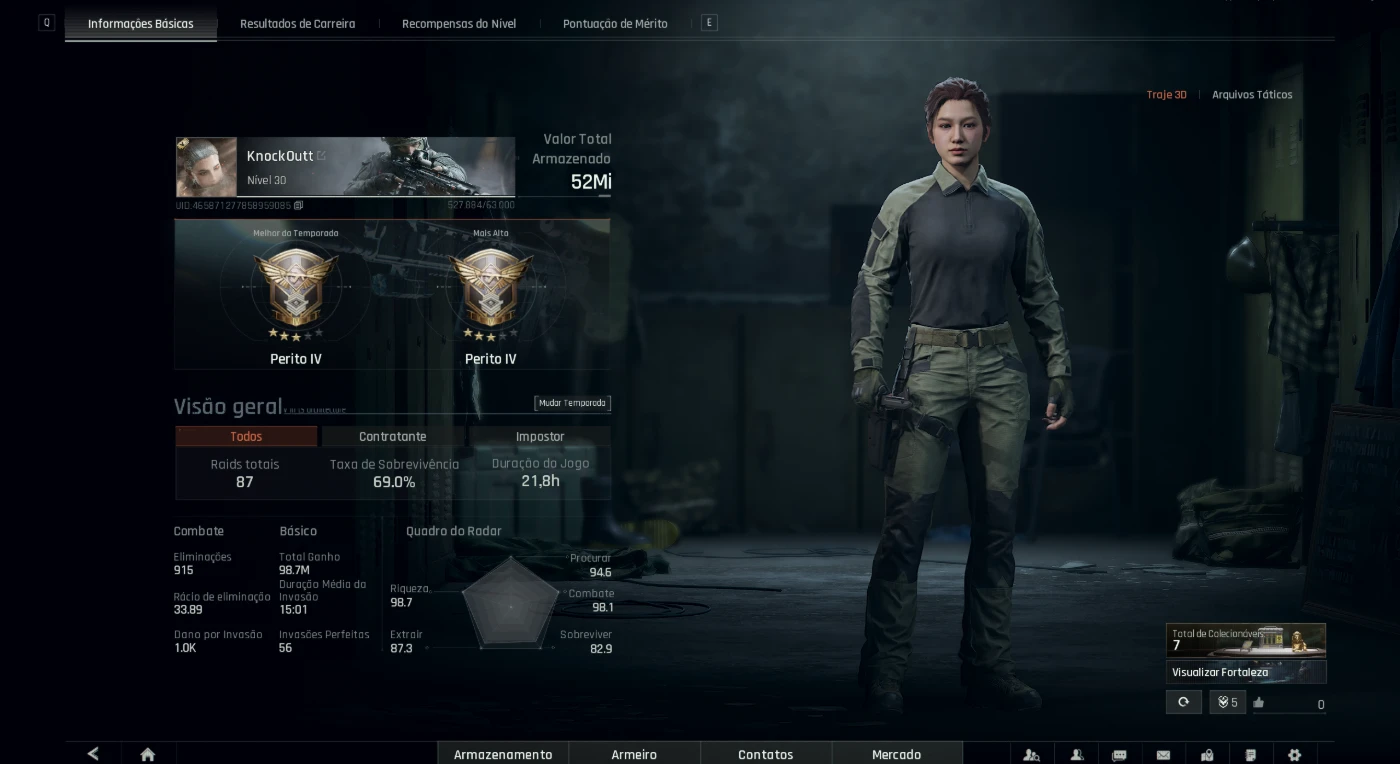Open the Contatos menu
This screenshot has width=1400, height=764.
coord(765,754)
